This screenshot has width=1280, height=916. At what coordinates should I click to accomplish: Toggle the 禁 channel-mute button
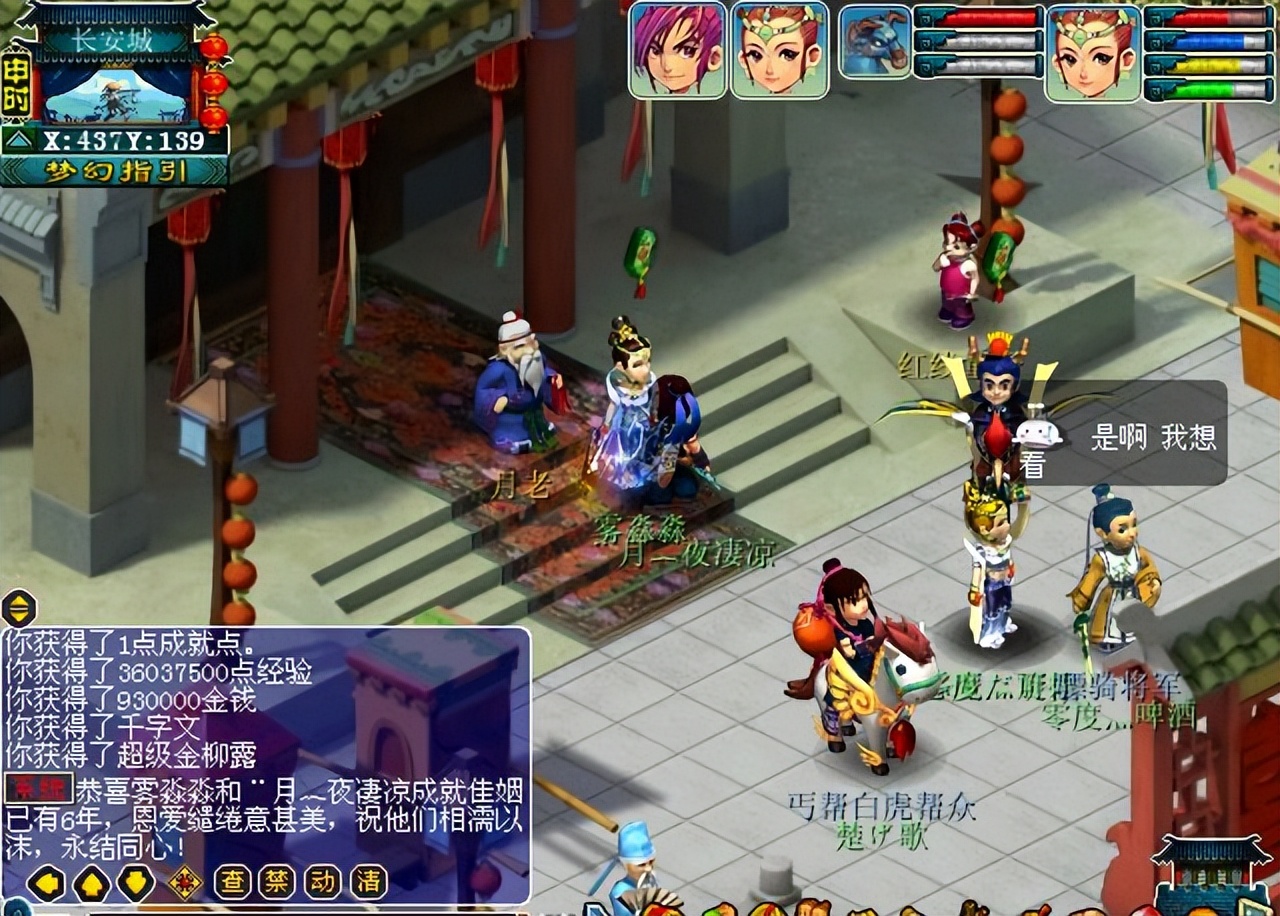[277, 882]
